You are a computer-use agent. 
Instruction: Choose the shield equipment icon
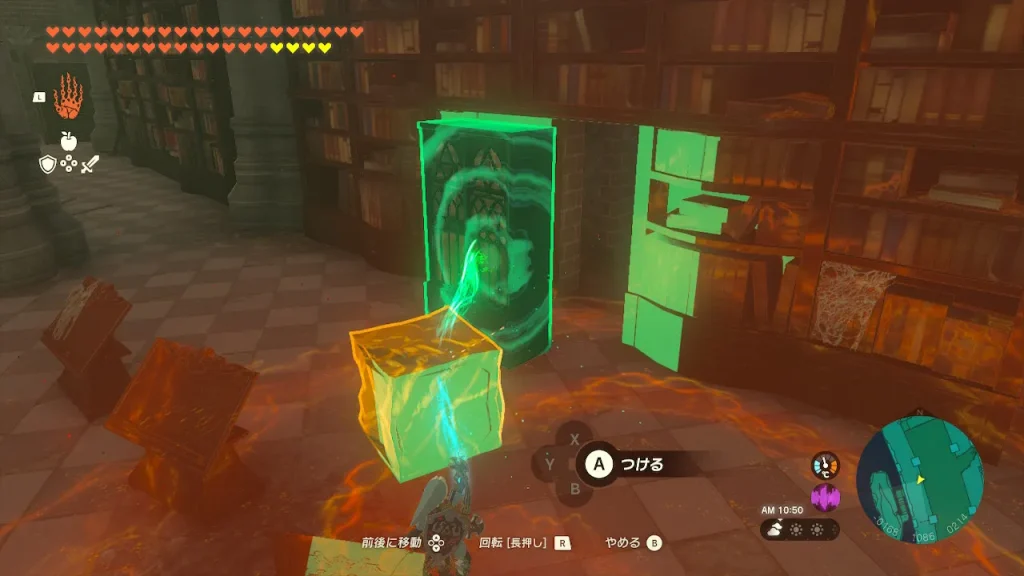pyautogui.click(x=47, y=165)
